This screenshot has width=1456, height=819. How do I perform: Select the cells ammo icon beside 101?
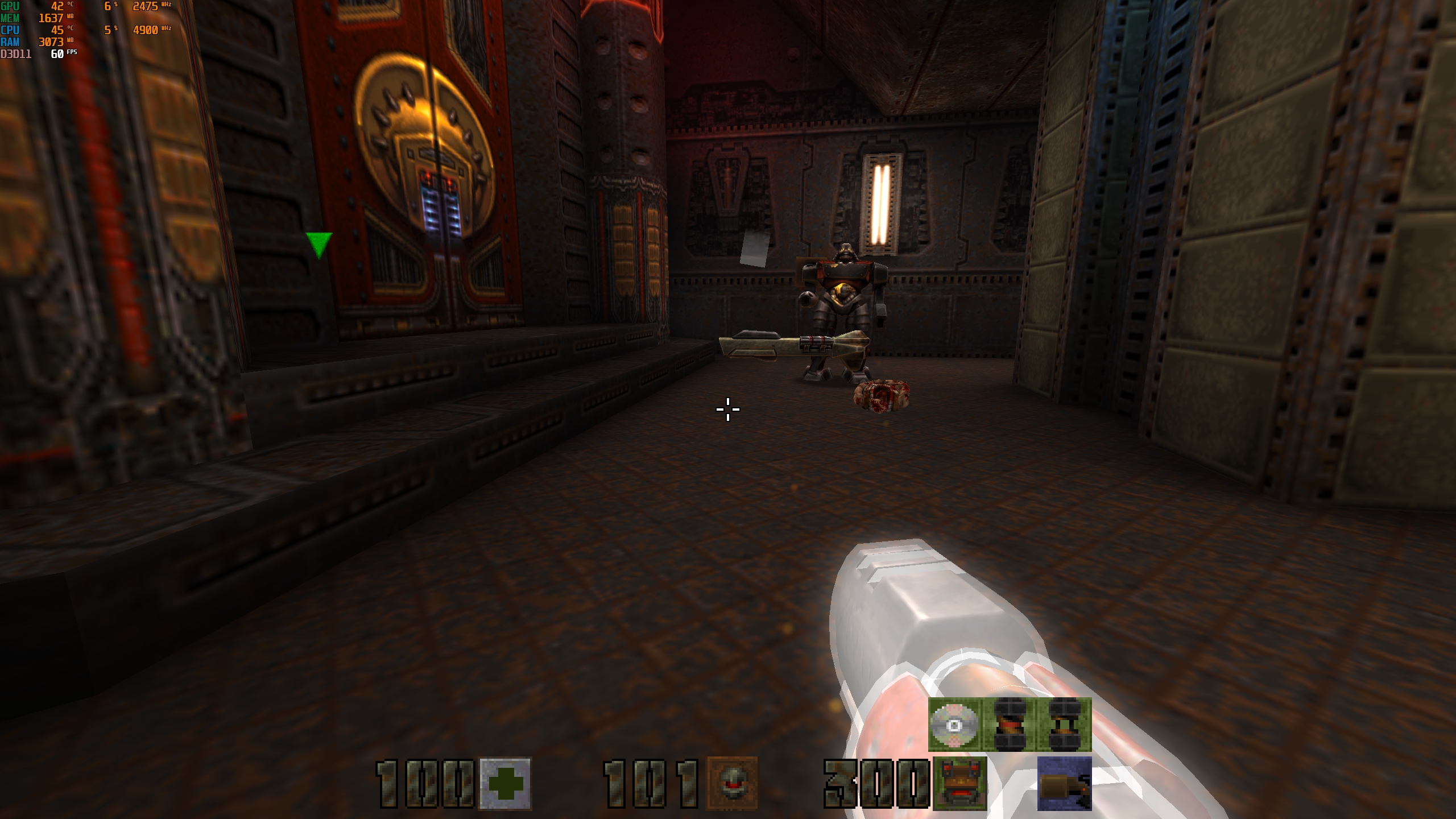pyautogui.click(x=734, y=781)
